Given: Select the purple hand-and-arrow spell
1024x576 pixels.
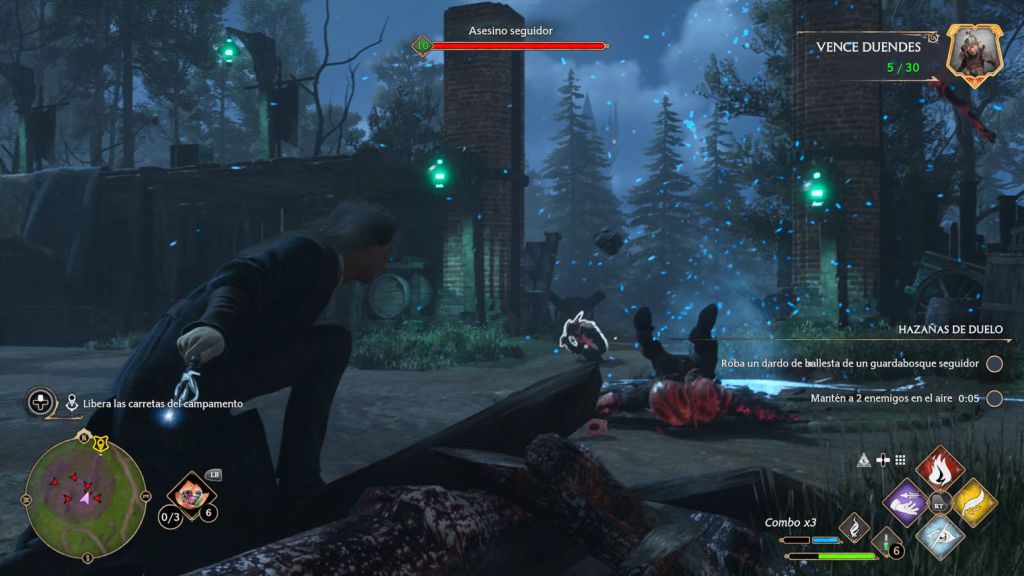Looking at the screenshot, I should click(907, 501).
